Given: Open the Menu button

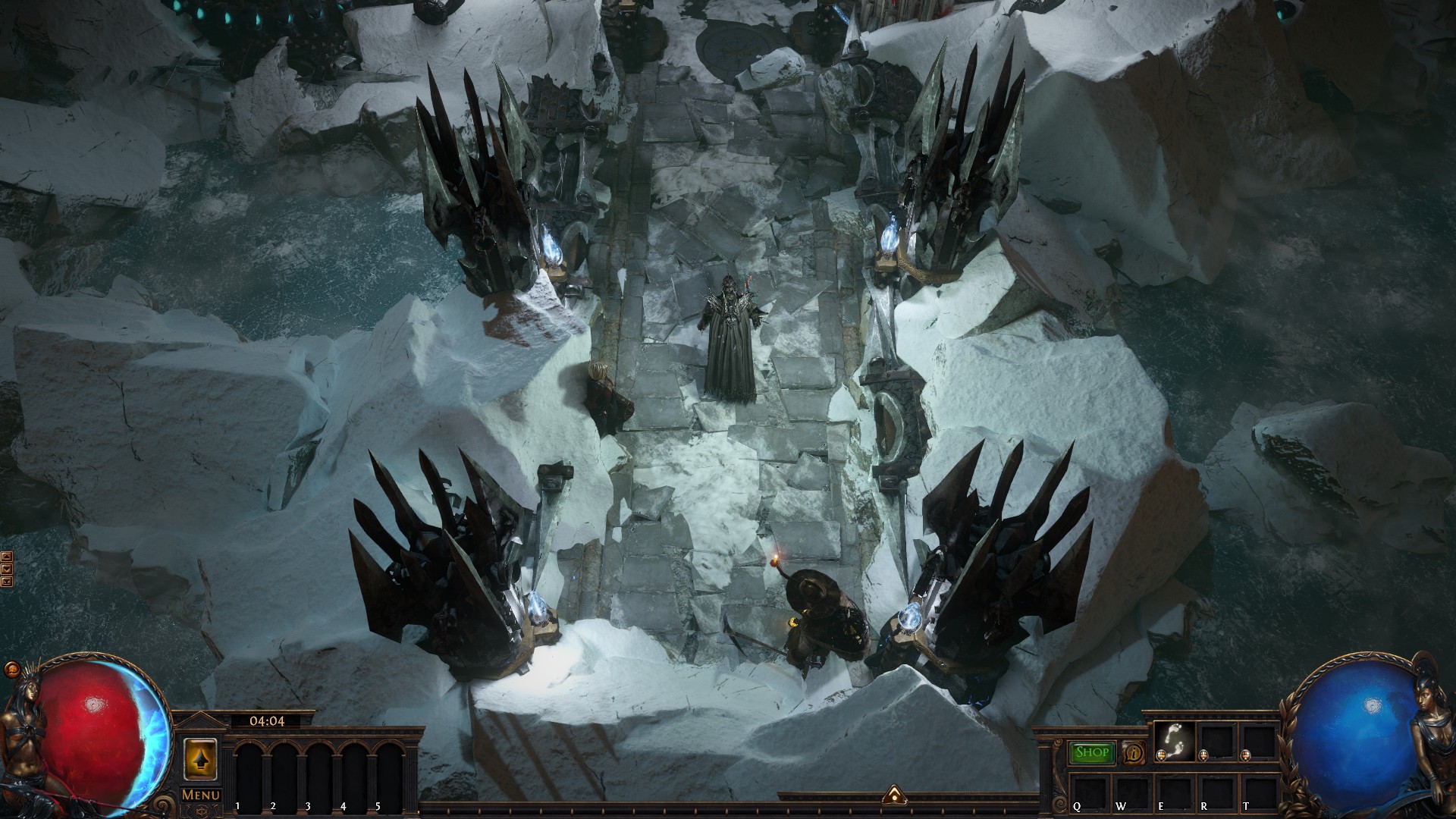Looking at the screenshot, I should point(201,795).
